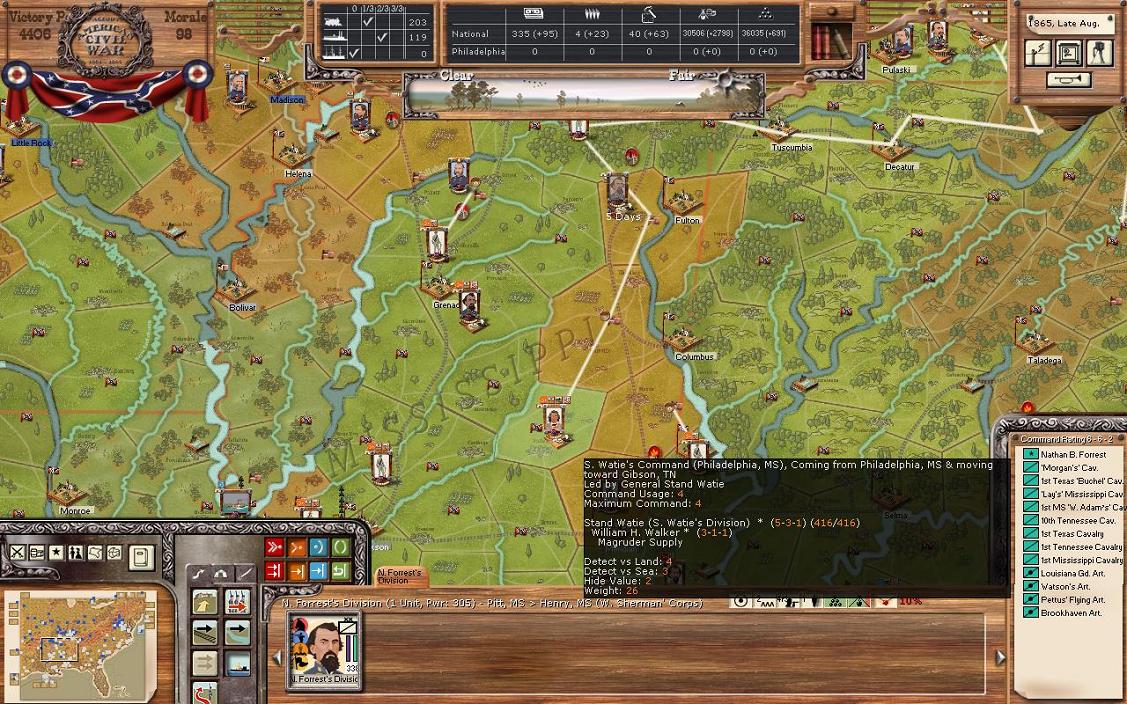The image size is (1127, 704).
Task: Toggle the star map filter
Action: tap(56, 552)
